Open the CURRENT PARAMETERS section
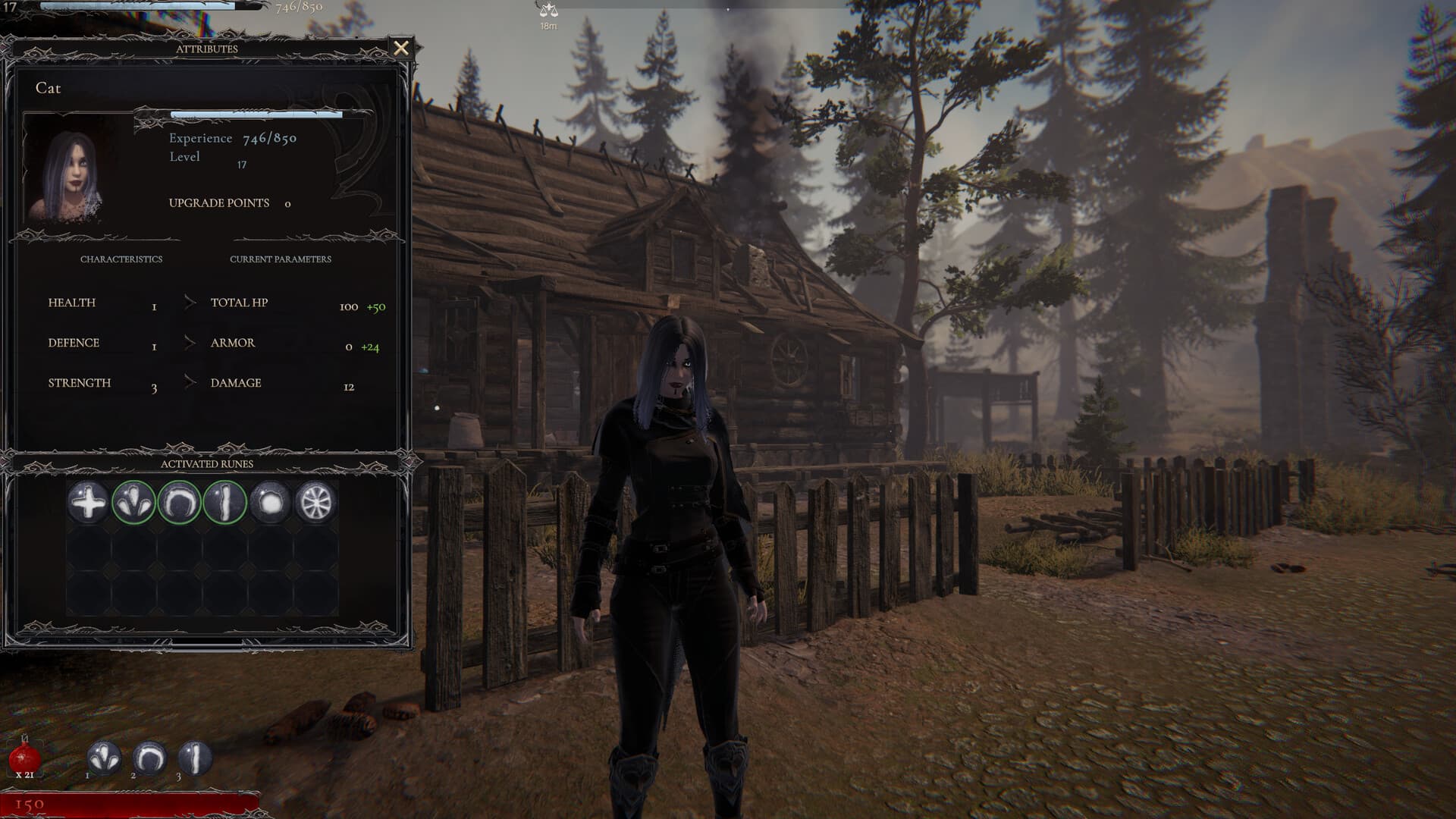The width and height of the screenshot is (1456, 819). (x=281, y=258)
